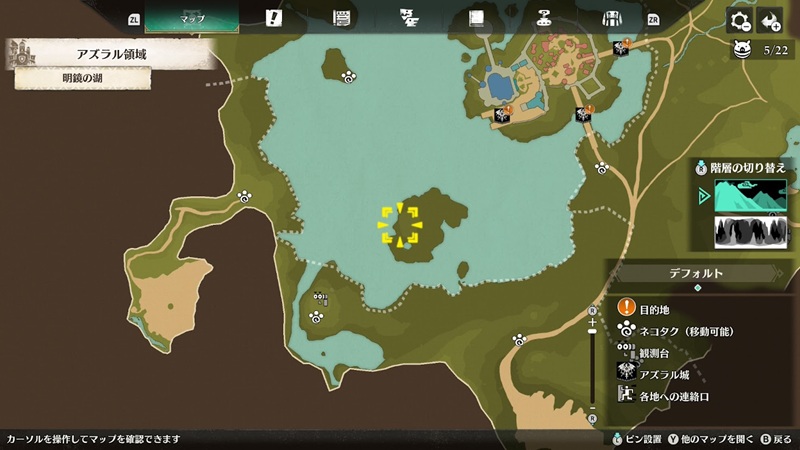Select the teal mountain surface layer thumbnail
800x450 pixels.
(x=751, y=196)
